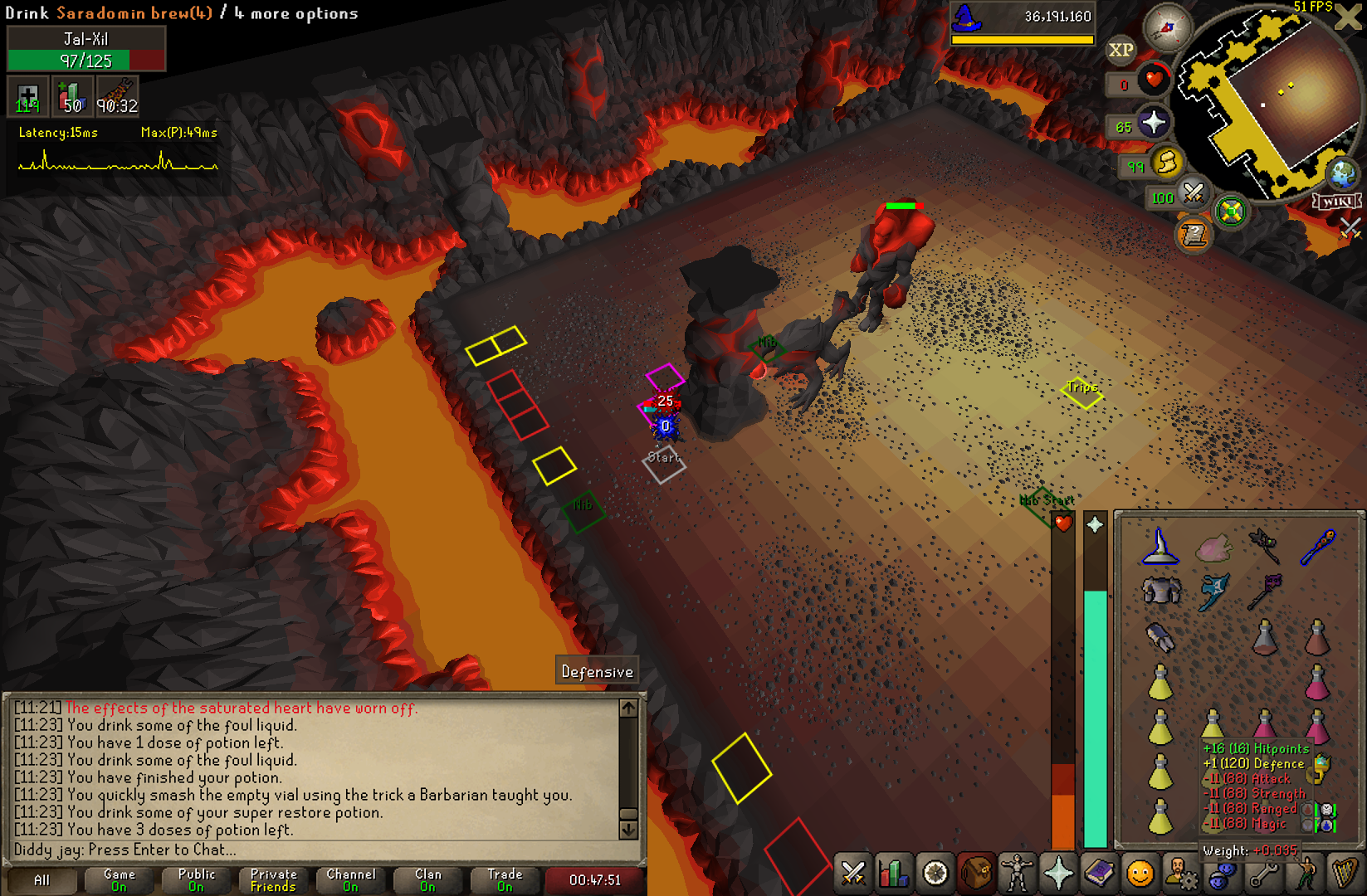The height and width of the screenshot is (896, 1367).
Task: Open the Worn Equipment tab
Action: pyautogui.click(x=1018, y=874)
